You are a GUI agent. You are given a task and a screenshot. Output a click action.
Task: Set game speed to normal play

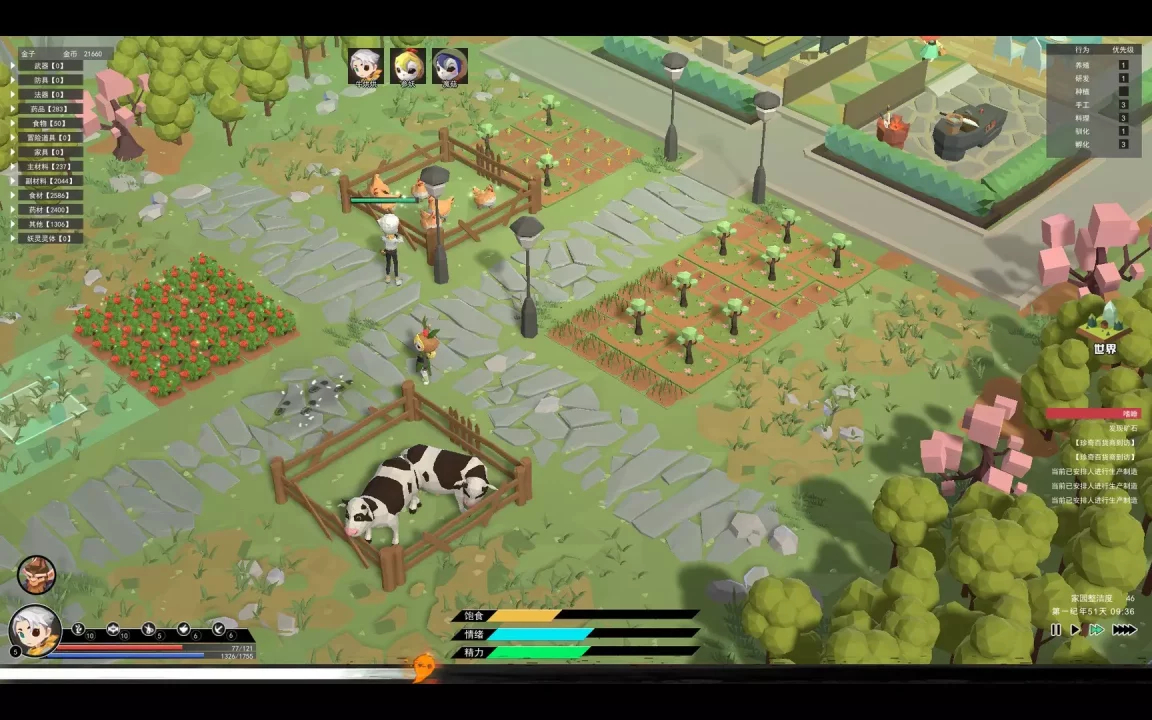(1075, 630)
